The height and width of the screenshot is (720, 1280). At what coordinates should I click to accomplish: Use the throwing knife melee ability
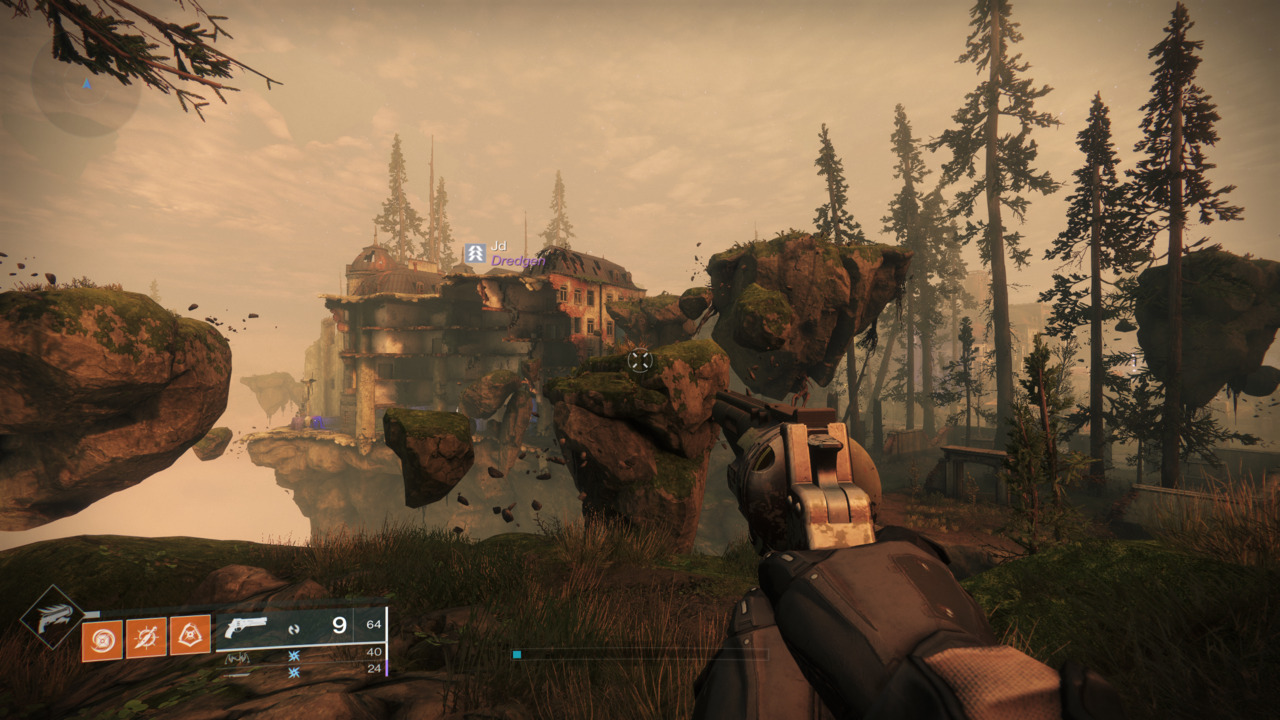[x=146, y=637]
